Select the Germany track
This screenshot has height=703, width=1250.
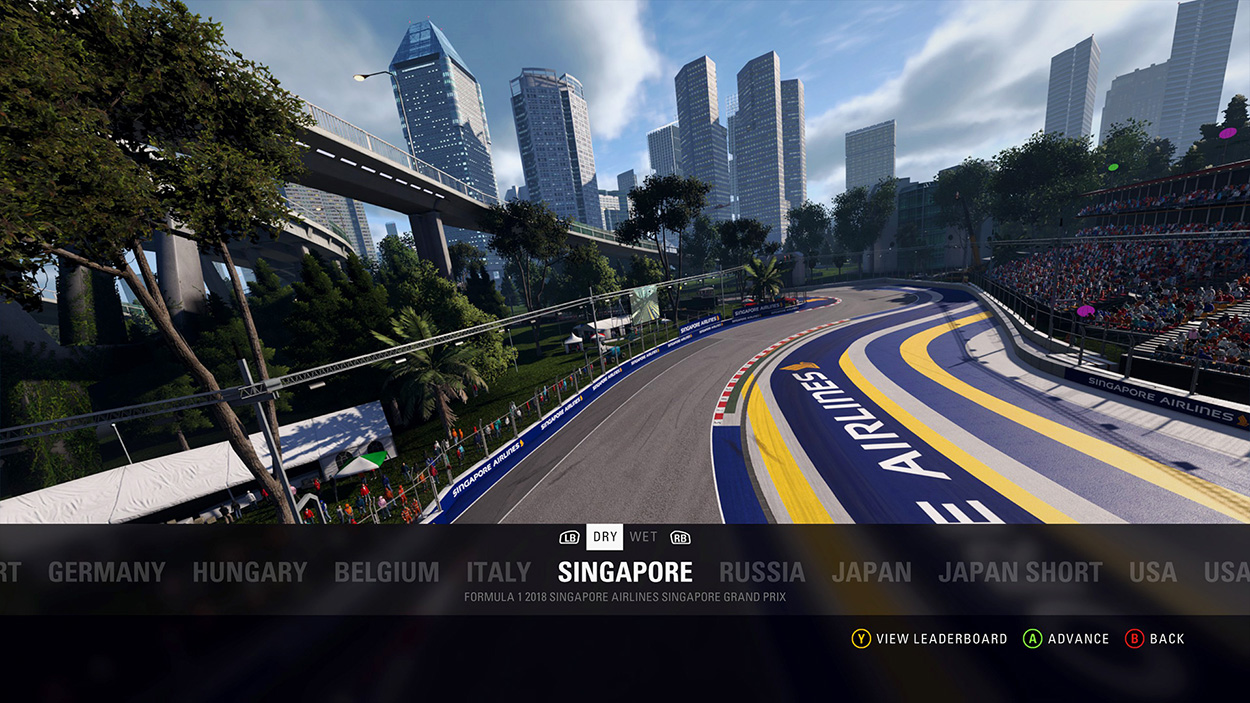(106, 572)
